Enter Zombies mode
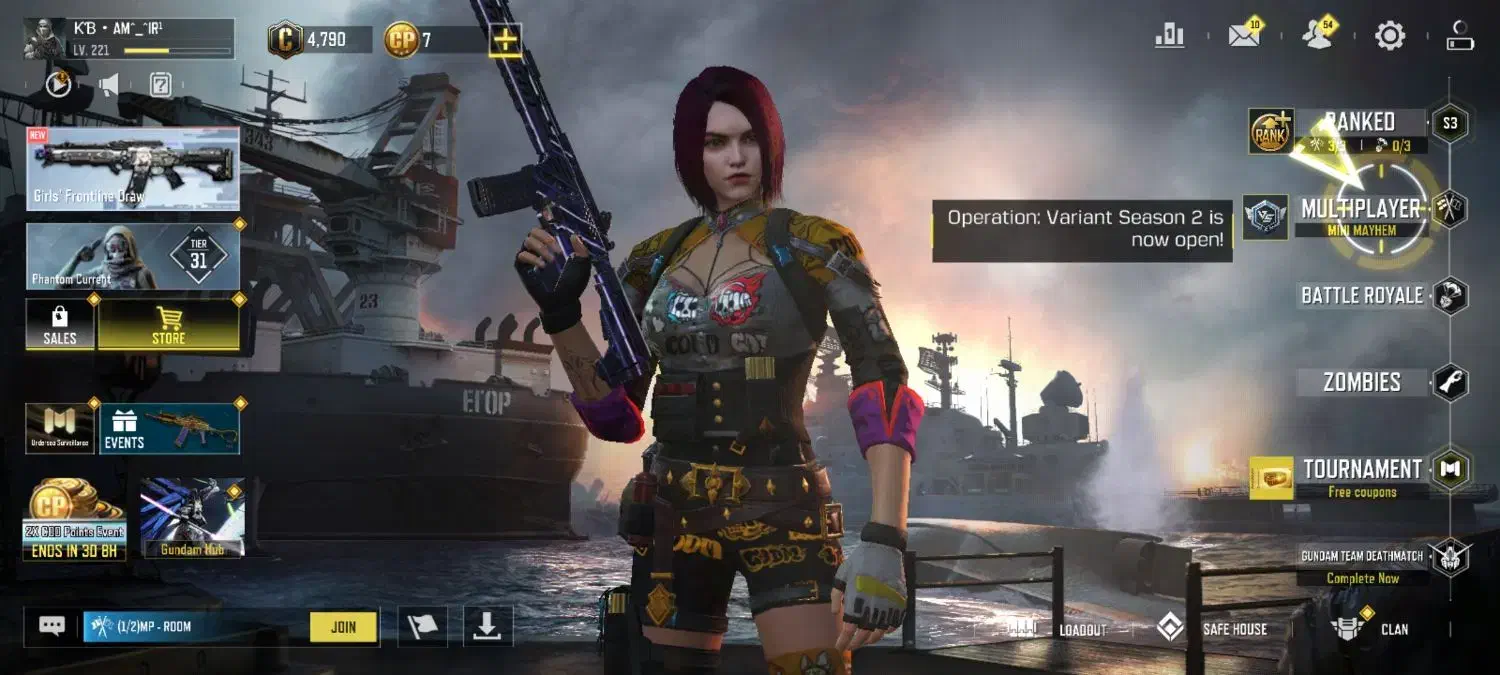Image resolution: width=1500 pixels, height=675 pixels. pos(1361,382)
